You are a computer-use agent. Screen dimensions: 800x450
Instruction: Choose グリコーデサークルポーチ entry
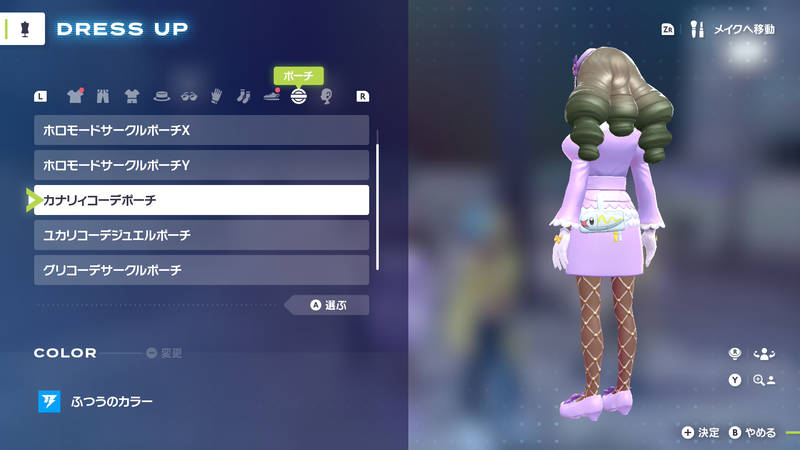pos(201,270)
